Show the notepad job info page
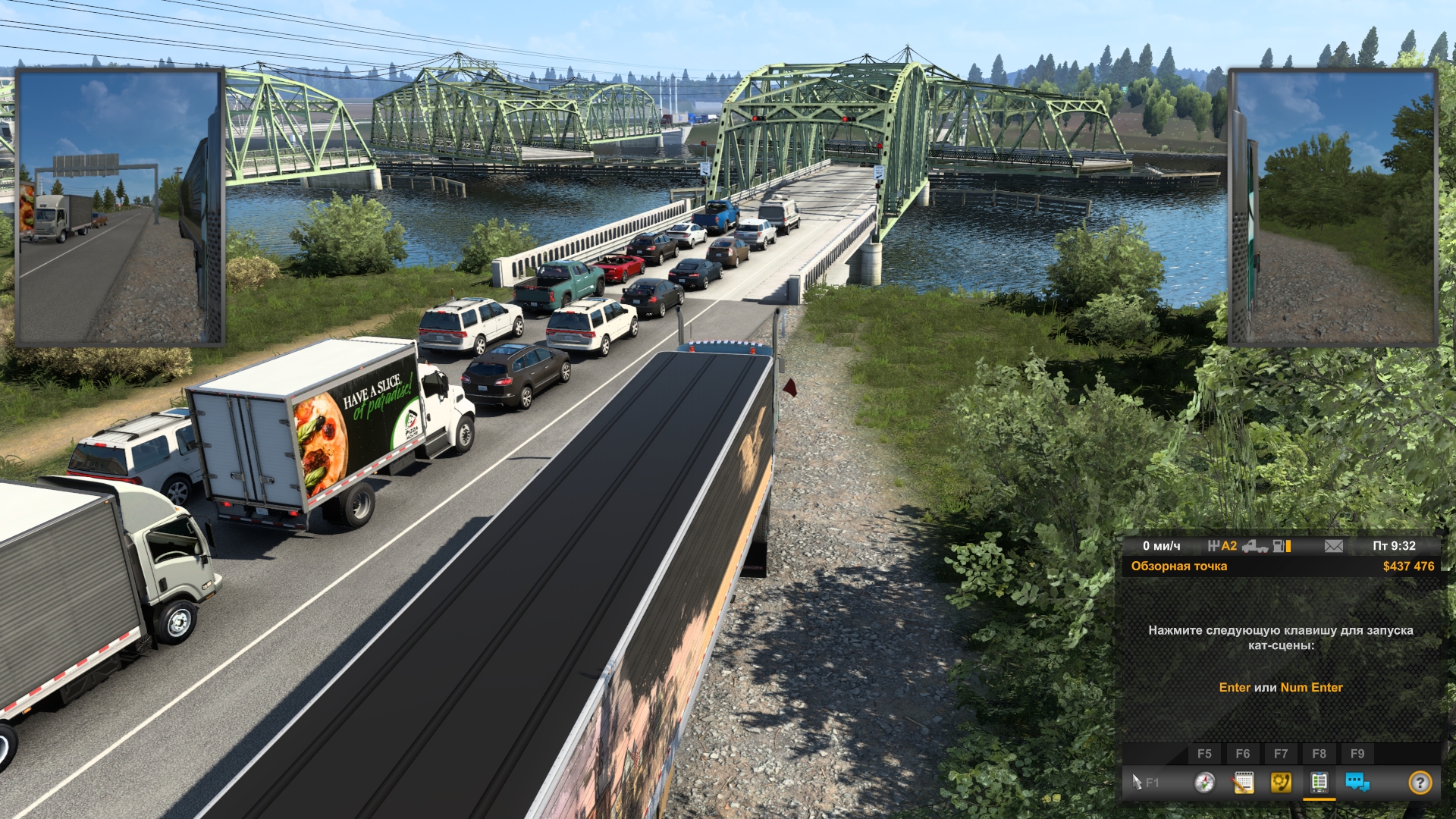 click(1243, 782)
